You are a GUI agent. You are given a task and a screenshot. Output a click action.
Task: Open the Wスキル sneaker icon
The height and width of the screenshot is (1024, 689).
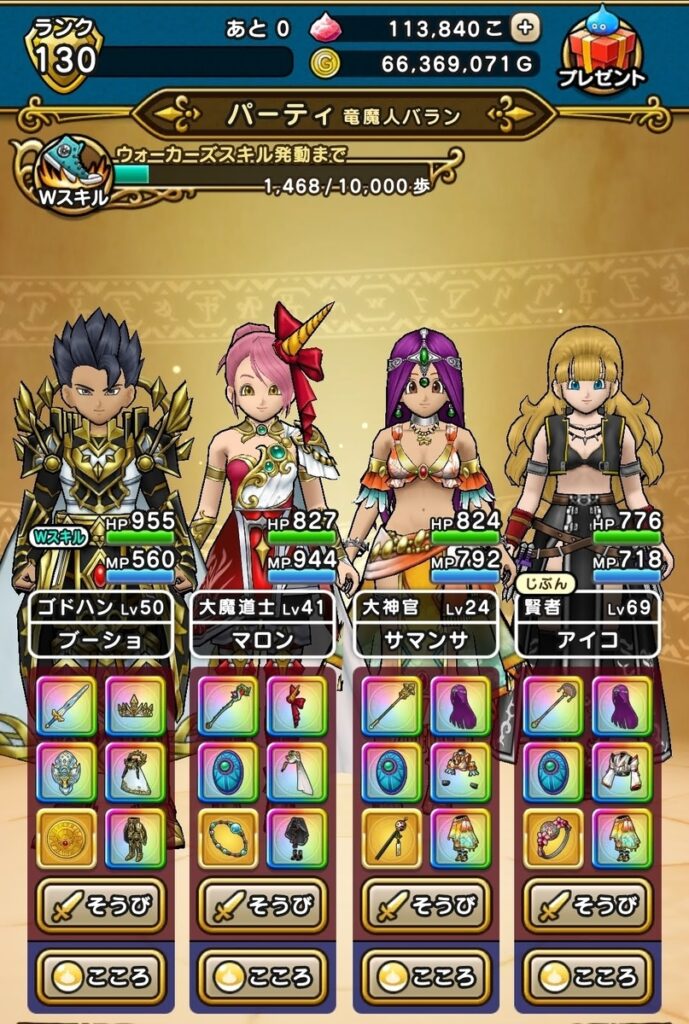click(70, 171)
